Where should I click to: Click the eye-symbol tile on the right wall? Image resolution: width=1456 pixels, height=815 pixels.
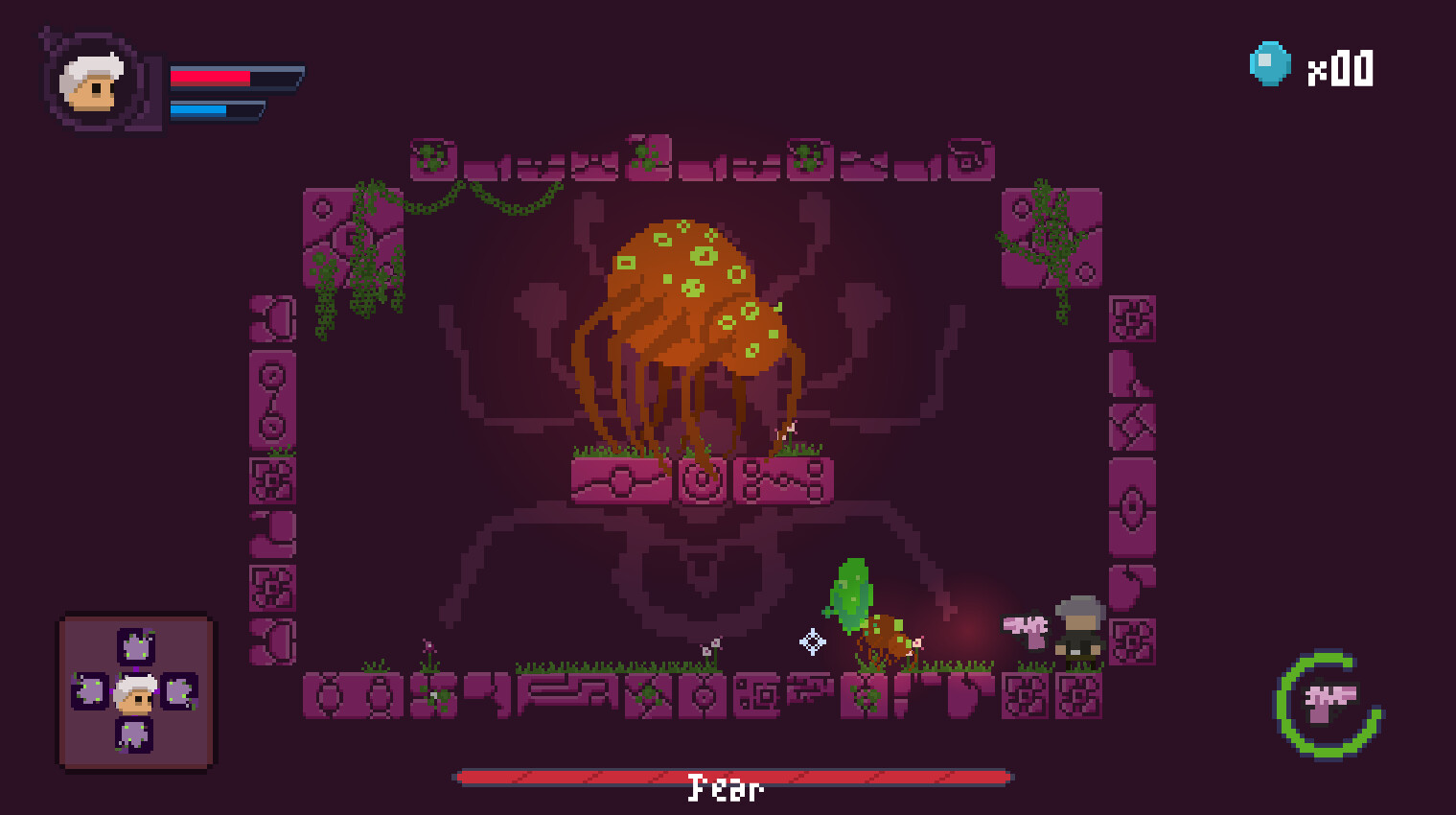click(x=1134, y=508)
